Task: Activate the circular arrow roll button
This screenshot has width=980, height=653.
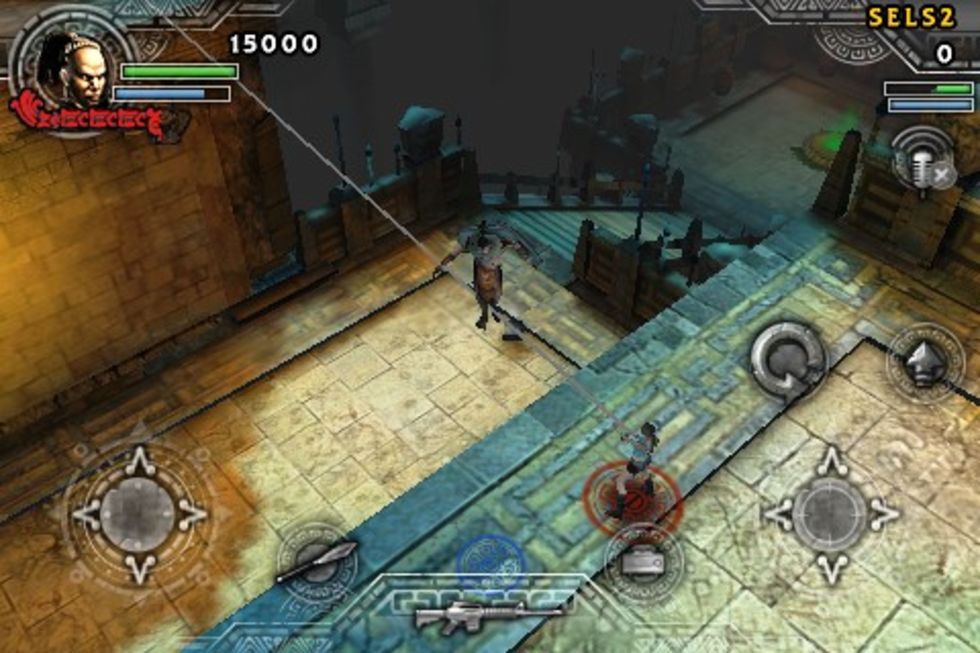Action: click(x=788, y=360)
